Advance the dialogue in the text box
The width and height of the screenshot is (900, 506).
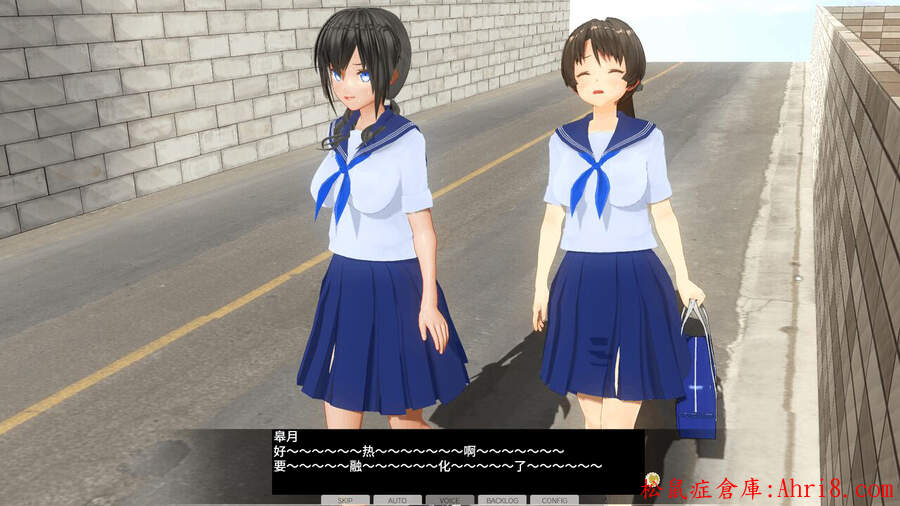(457, 461)
